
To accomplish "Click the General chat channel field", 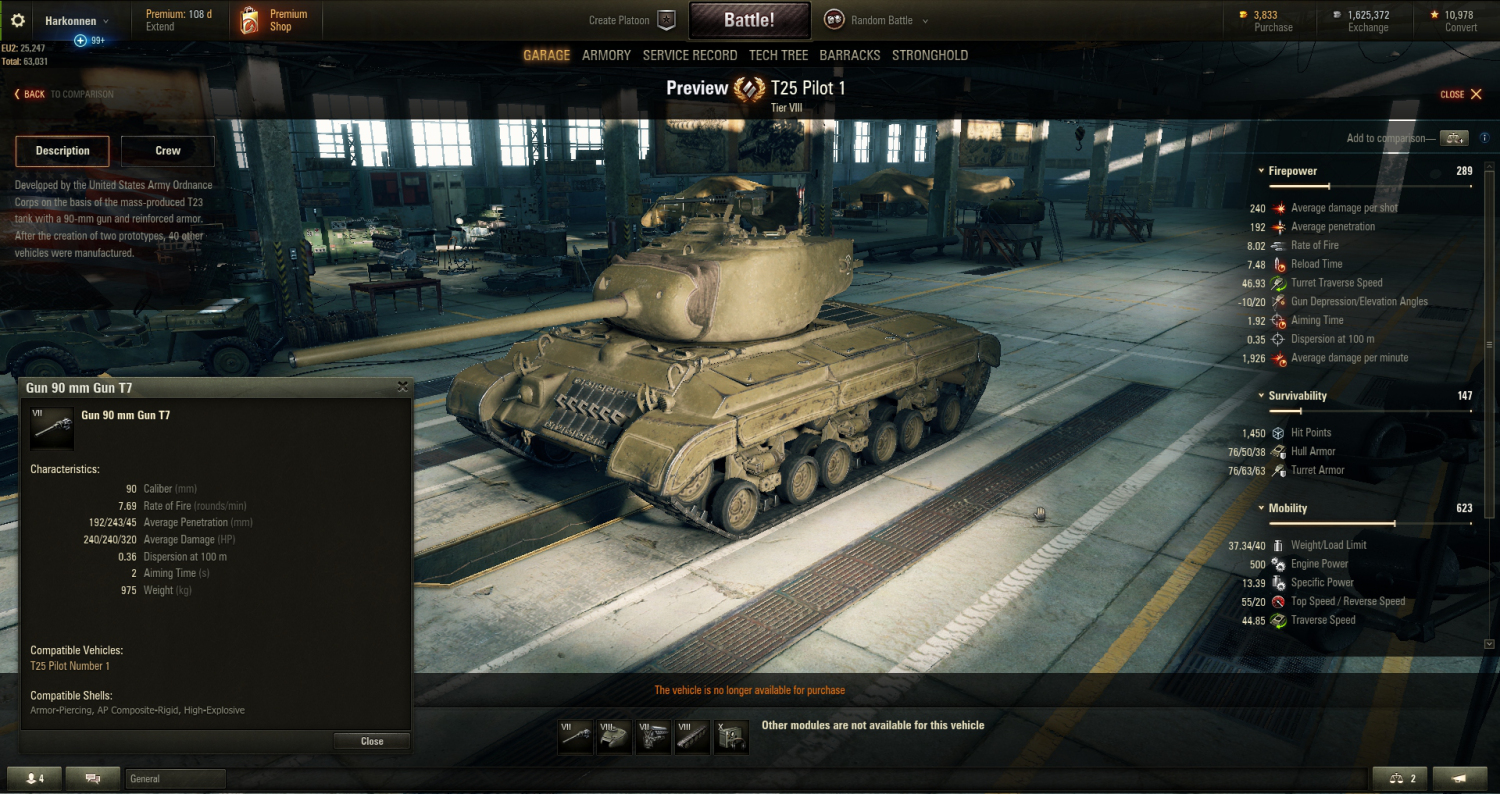I will 176,779.
